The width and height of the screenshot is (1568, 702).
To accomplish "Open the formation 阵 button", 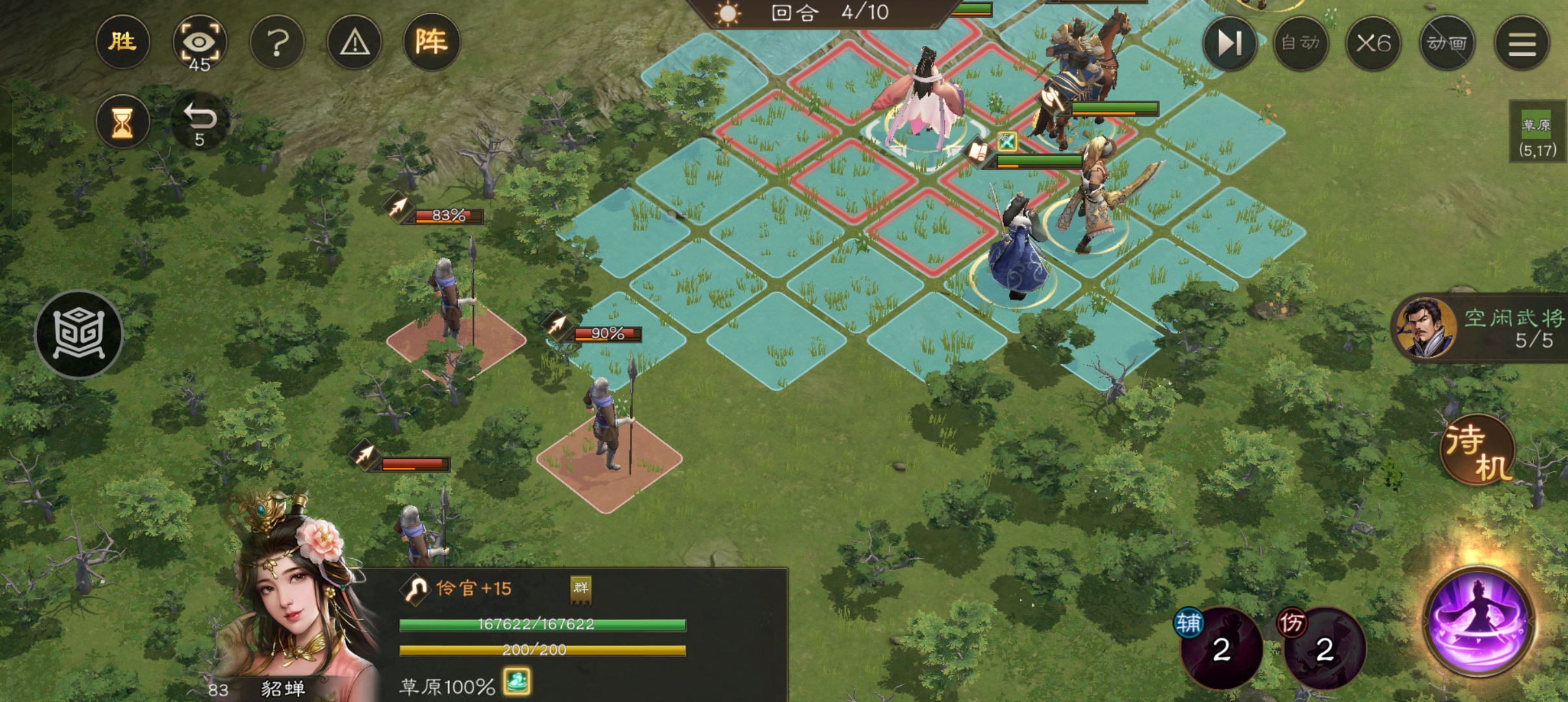I will [x=431, y=43].
